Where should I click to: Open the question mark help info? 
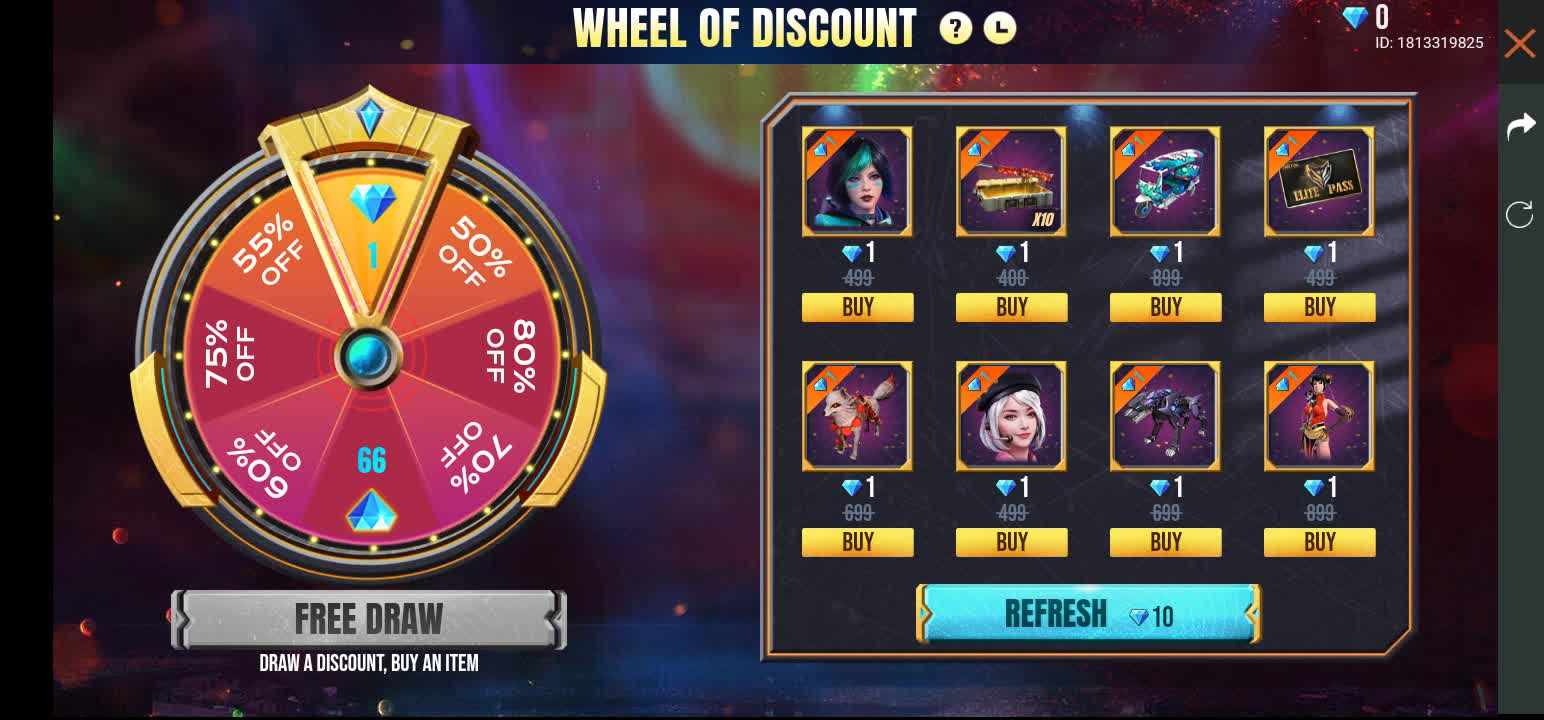pyautogui.click(x=955, y=29)
